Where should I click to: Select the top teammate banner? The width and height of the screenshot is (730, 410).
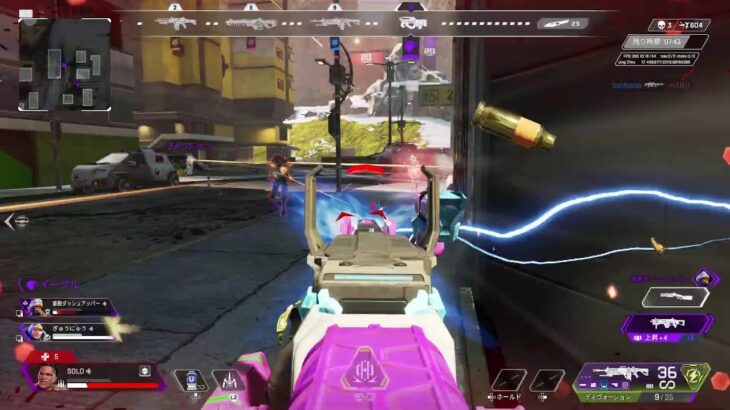click(68, 308)
